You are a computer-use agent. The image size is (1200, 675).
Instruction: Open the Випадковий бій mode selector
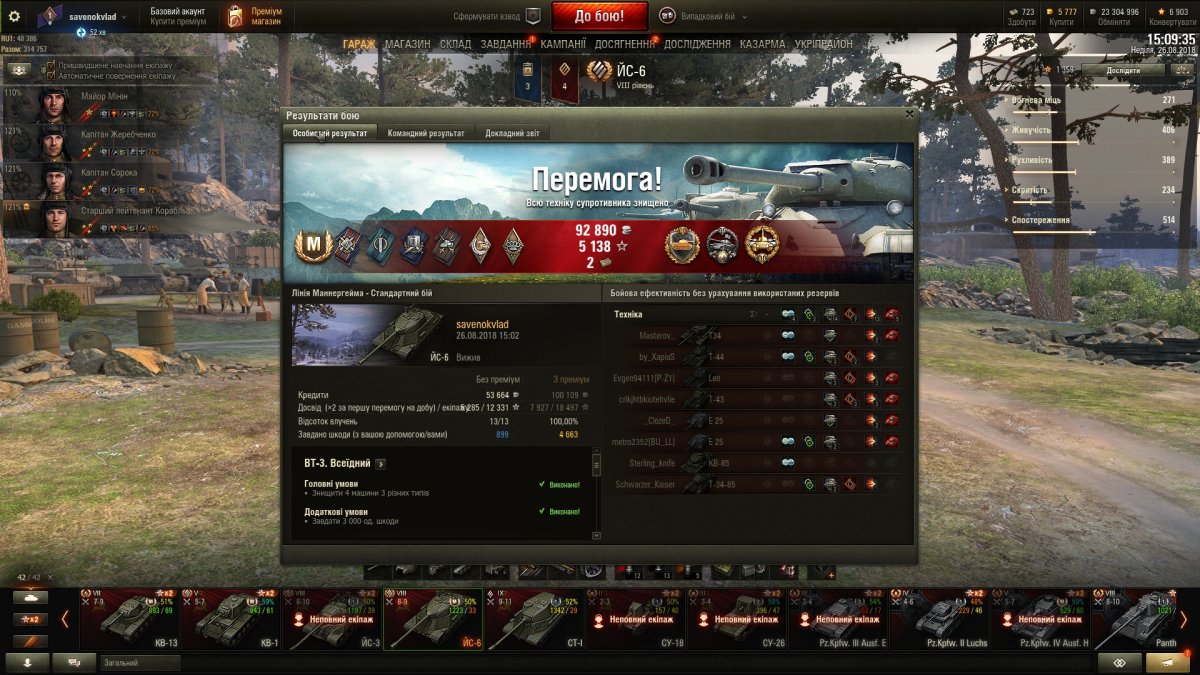point(700,15)
